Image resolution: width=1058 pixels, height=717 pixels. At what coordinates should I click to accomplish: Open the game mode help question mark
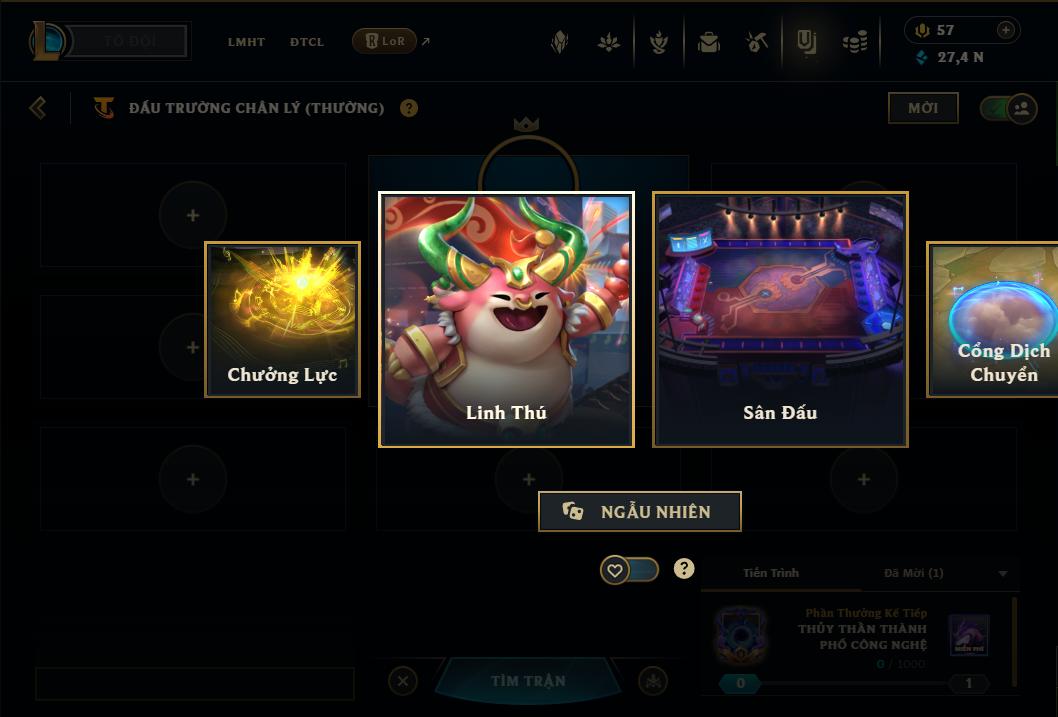coord(409,108)
